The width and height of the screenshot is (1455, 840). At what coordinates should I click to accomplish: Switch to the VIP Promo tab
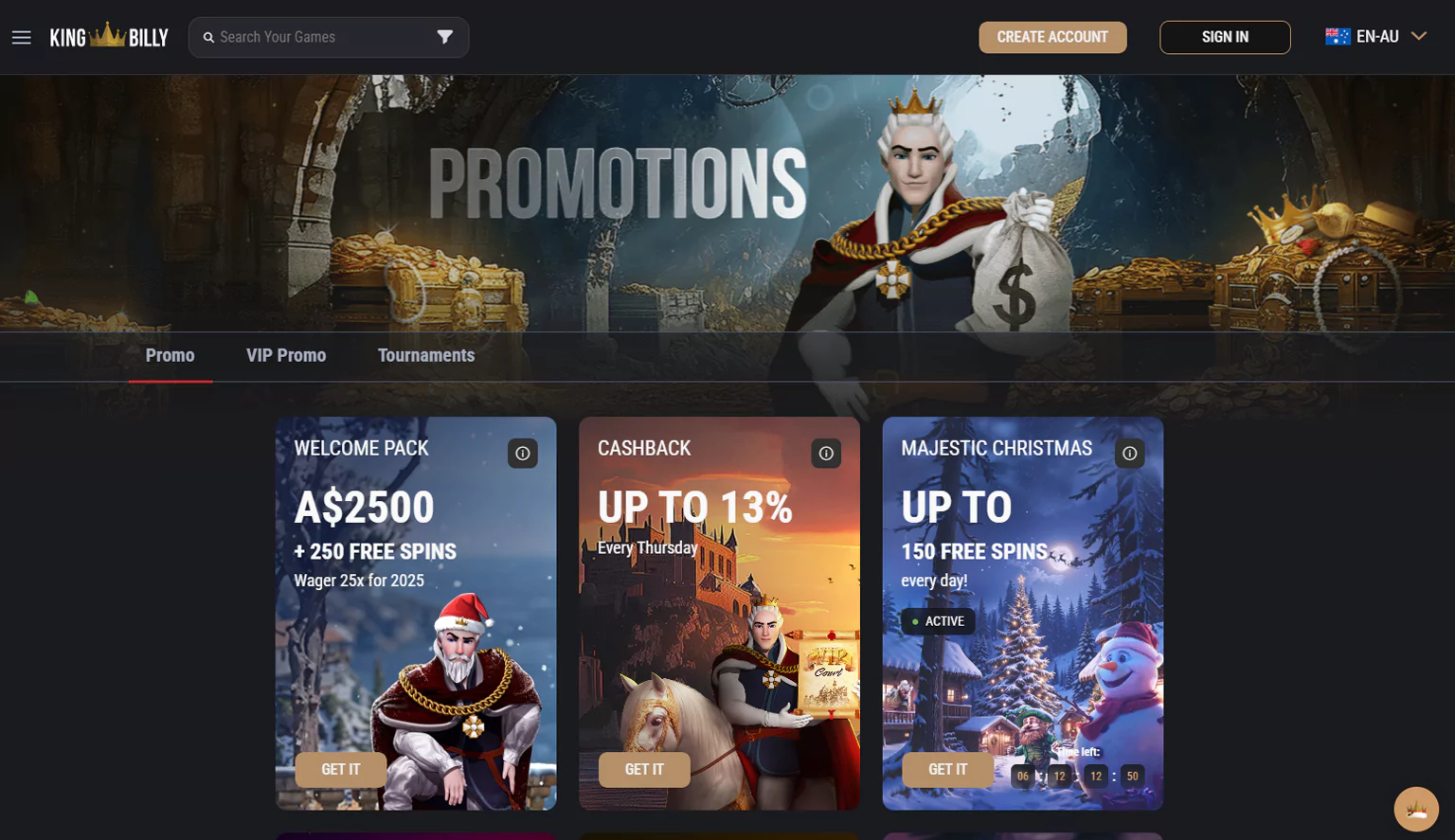coord(286,356)
